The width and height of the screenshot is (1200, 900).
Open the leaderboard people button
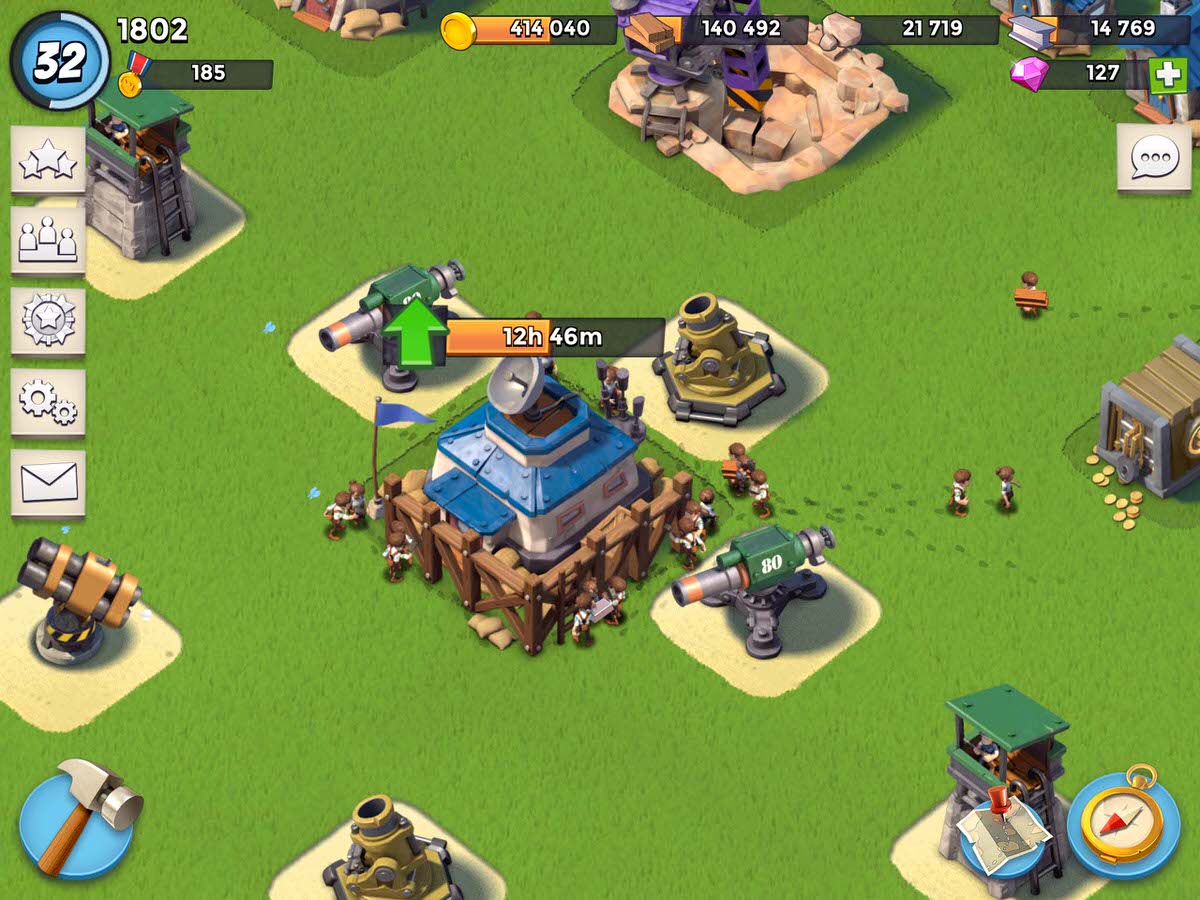(48, 241)
